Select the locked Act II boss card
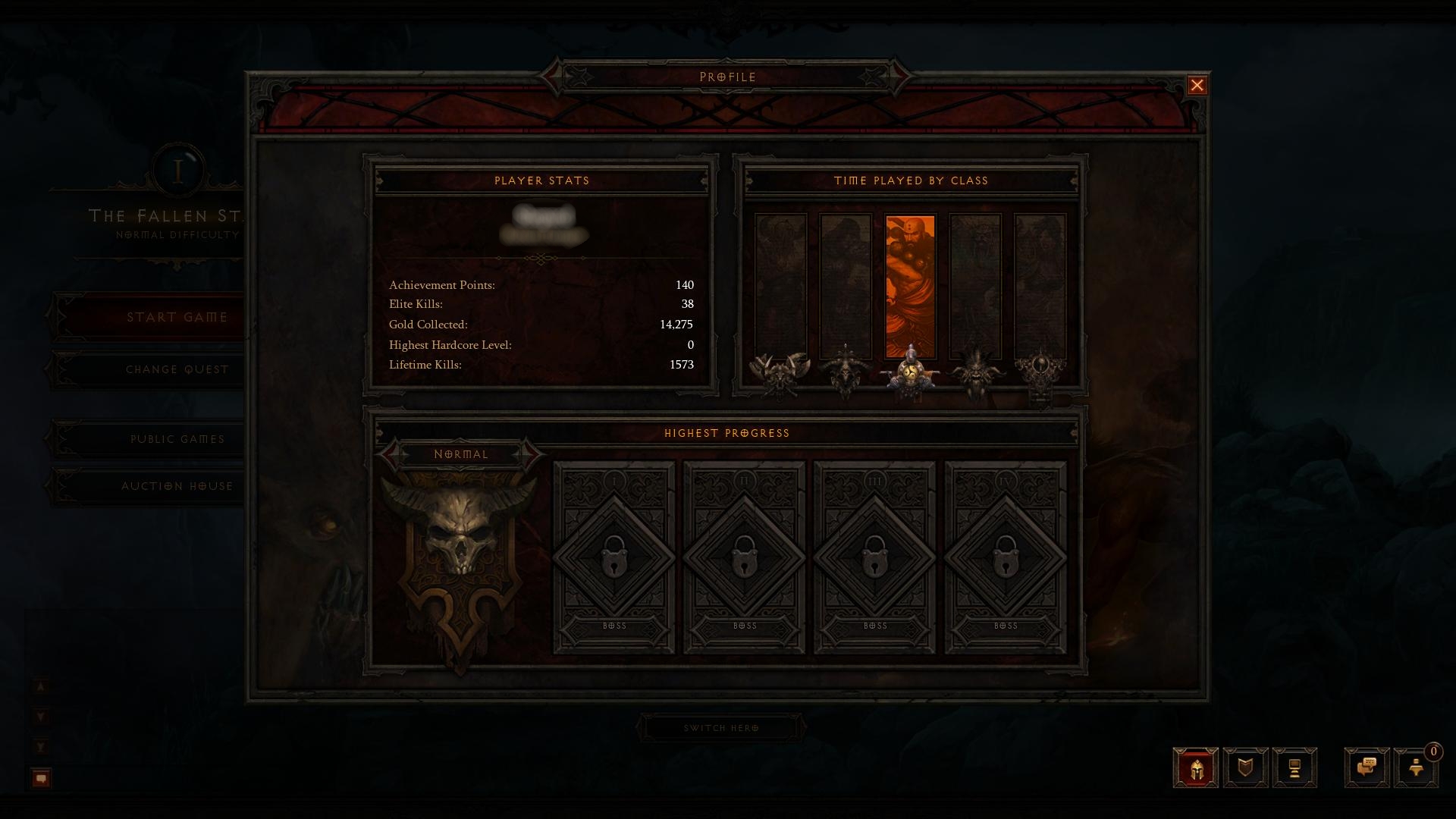Image resolution: width=1456 pixels, height=819 pixels. (x=745, y=558)
